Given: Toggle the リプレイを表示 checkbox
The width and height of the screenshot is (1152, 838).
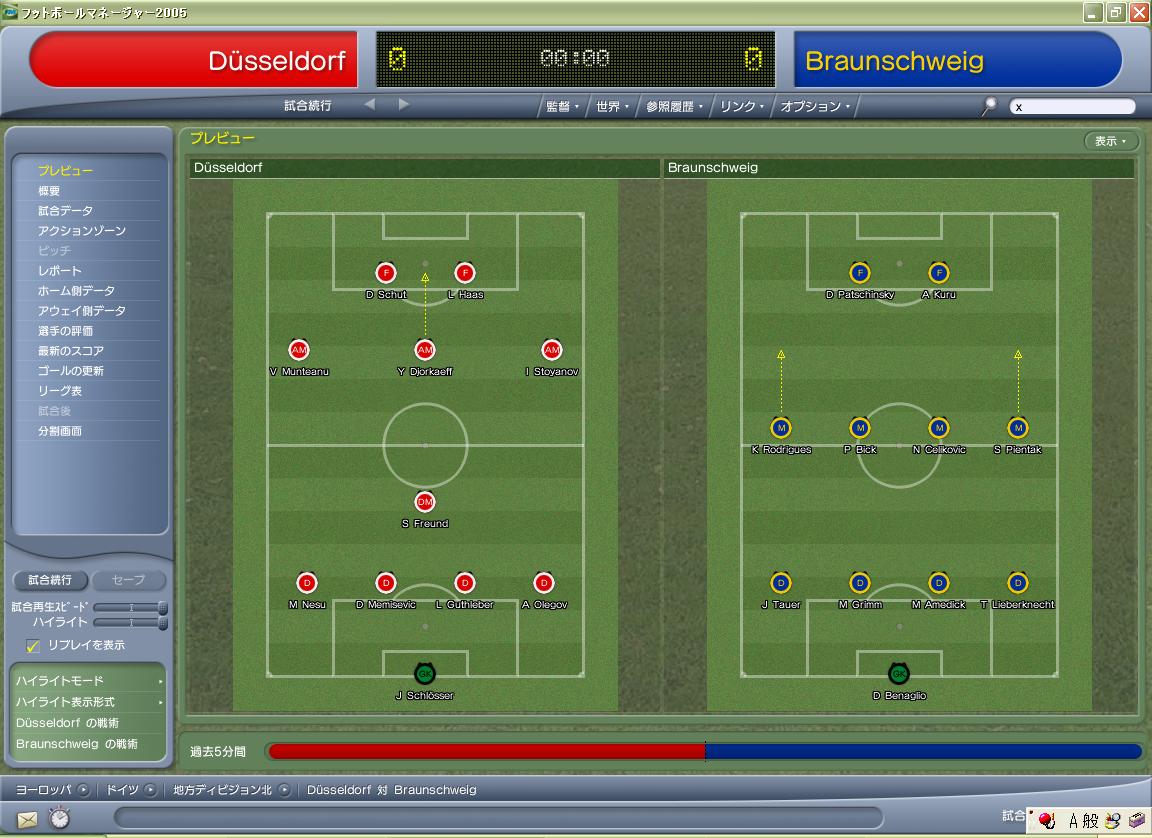Looking at the screenshot, I should (33, 646).
